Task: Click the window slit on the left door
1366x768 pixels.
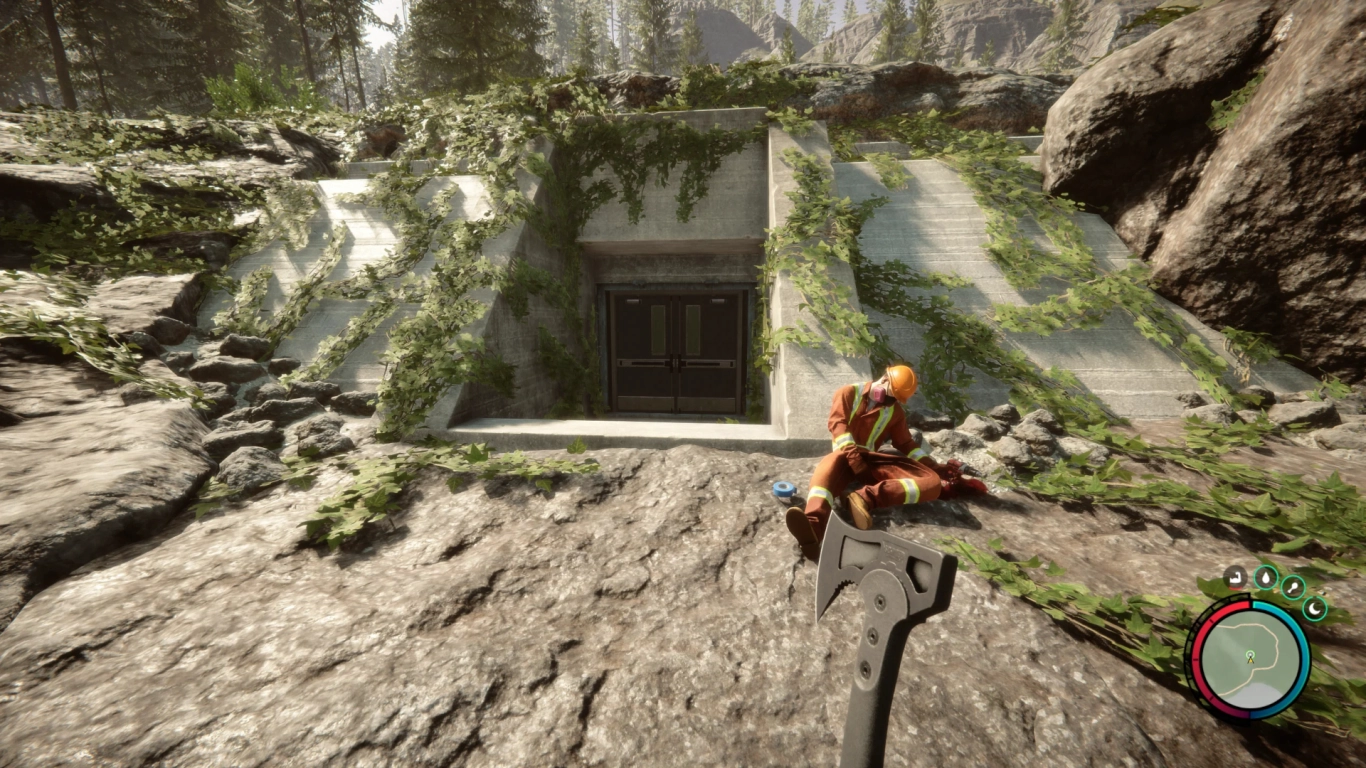Action: point(658,328)
